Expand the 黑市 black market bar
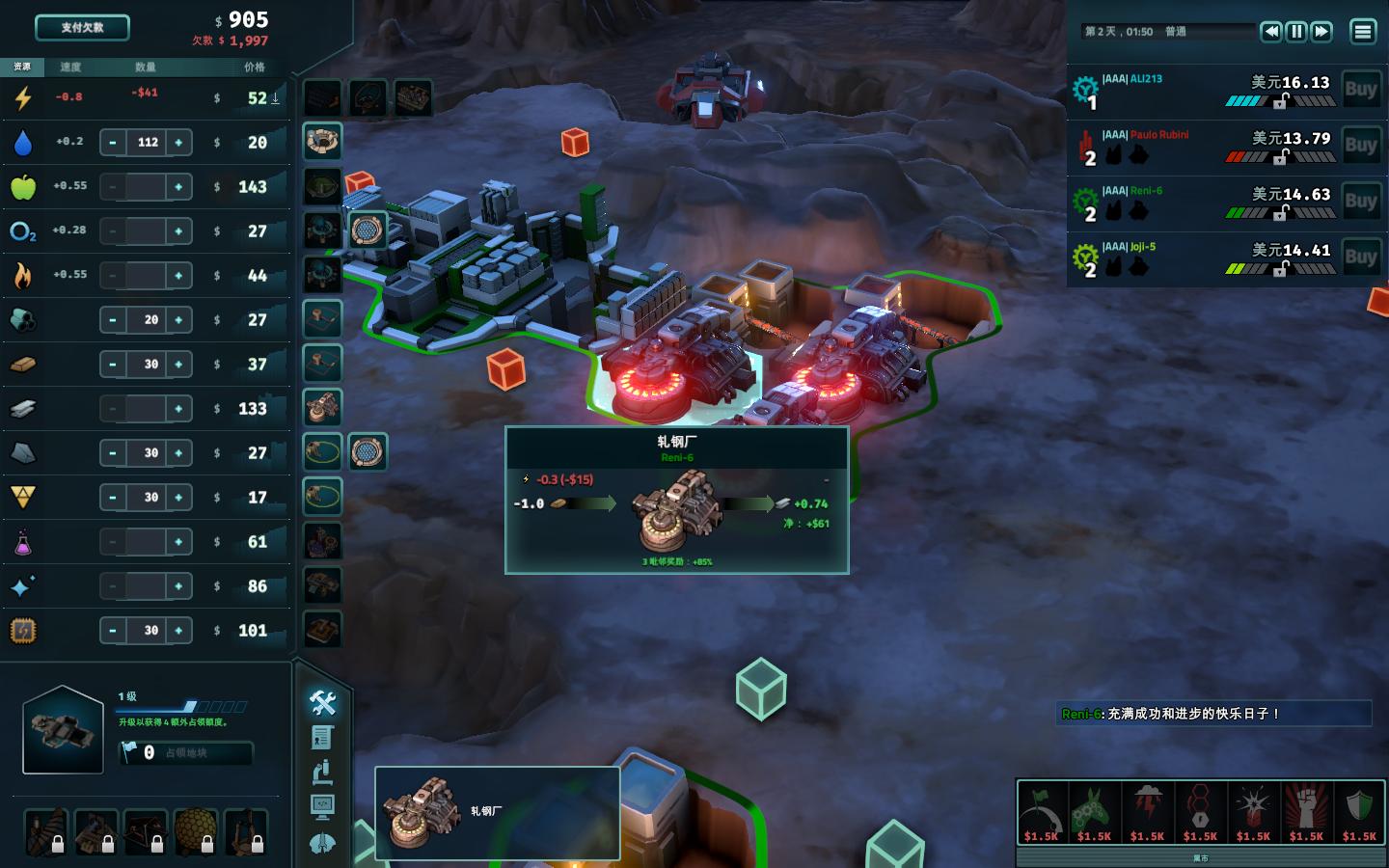The image size is (1389, 868). [x=1200, y=856]
